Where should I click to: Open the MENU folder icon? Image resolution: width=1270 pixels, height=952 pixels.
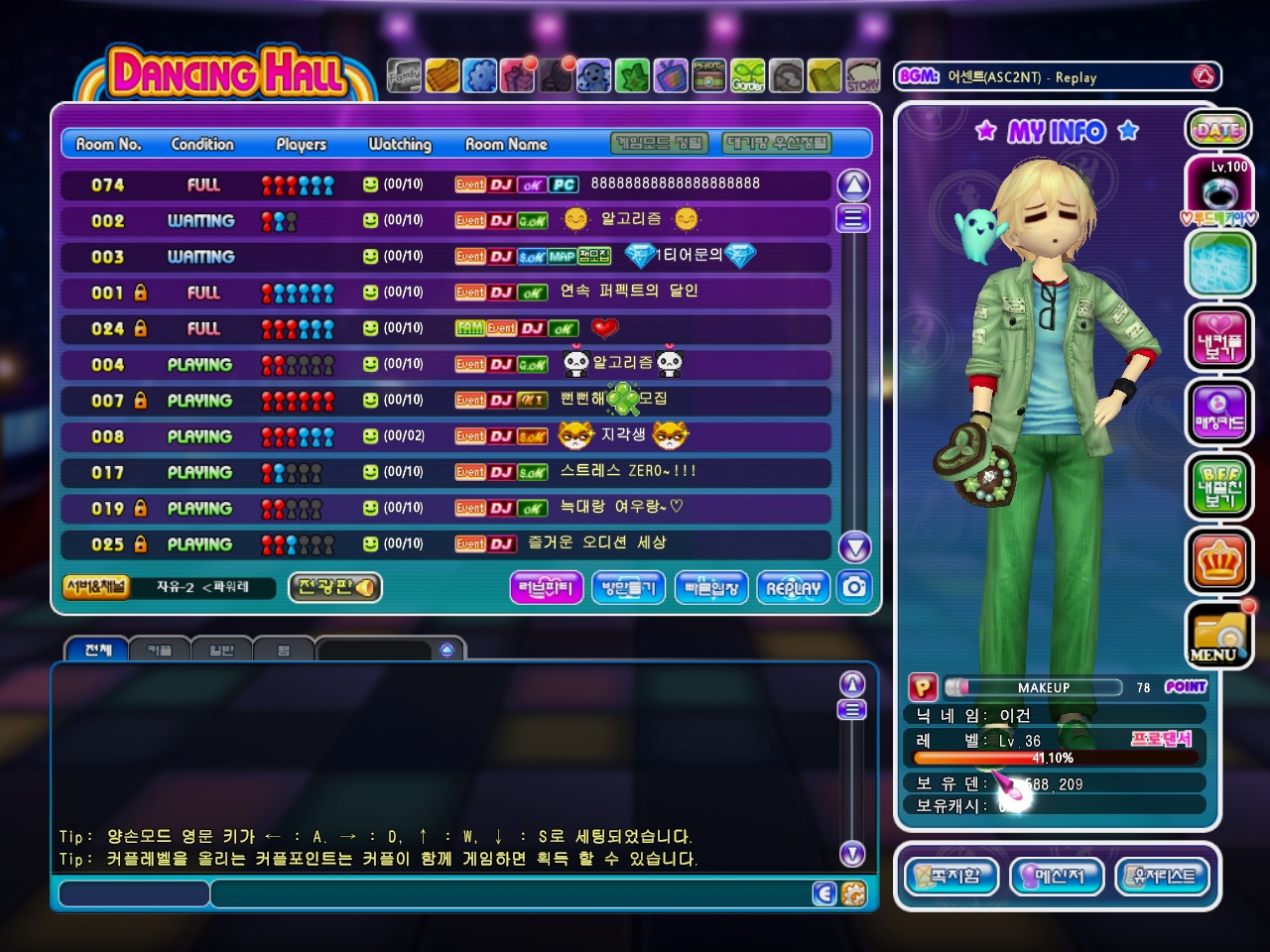(1218, 636)
